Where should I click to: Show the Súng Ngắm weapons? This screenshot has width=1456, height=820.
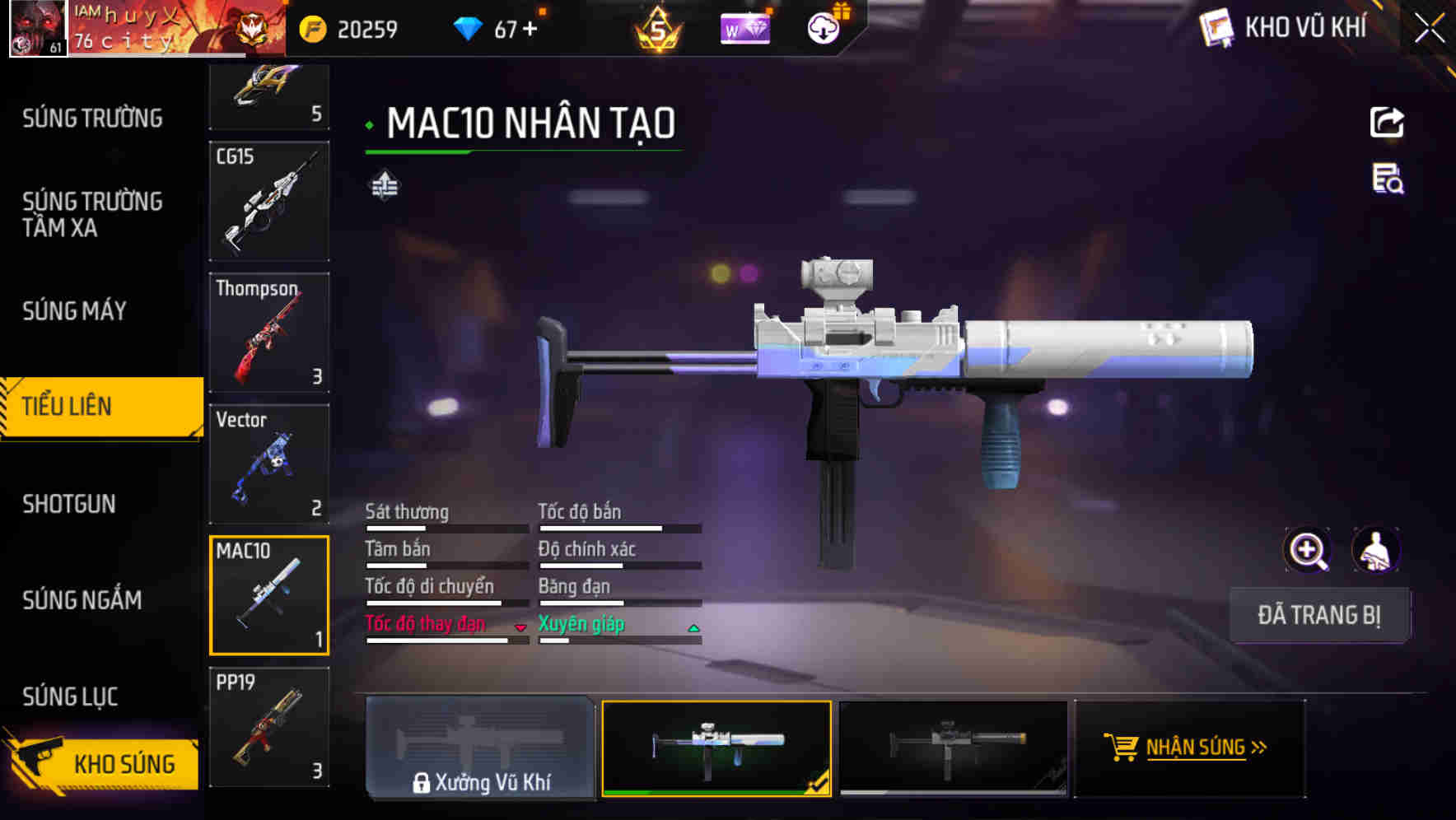click(x=82, y=600)
